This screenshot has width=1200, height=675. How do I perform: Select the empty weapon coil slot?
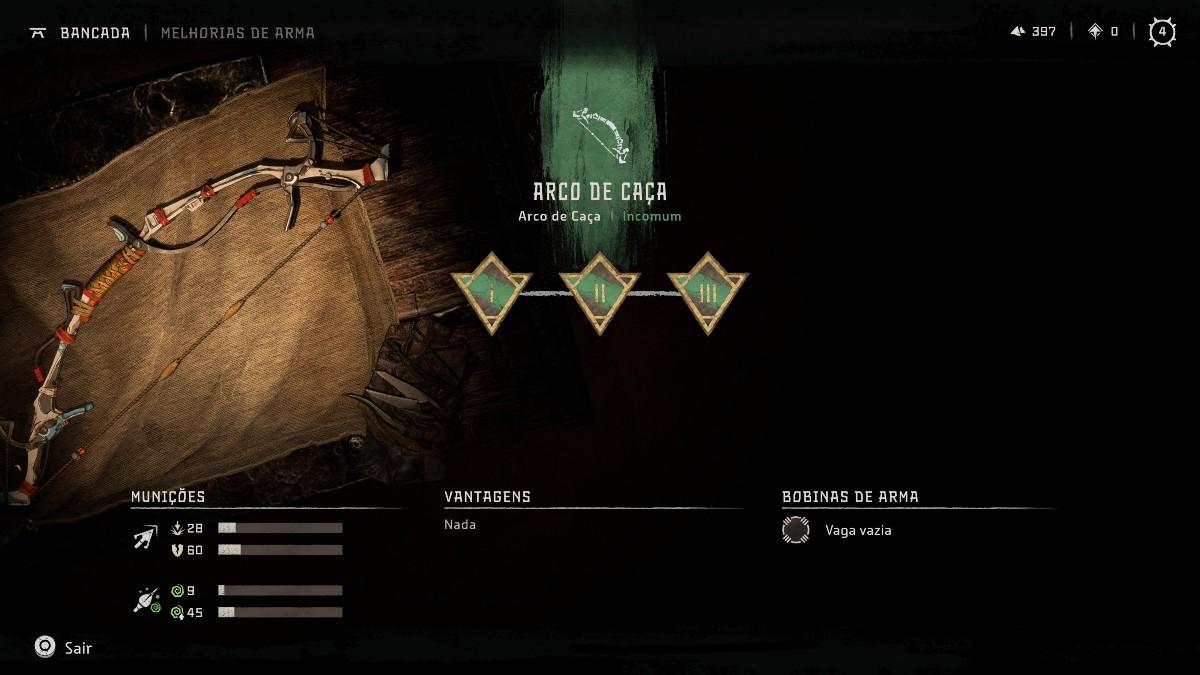pos(796,530)
